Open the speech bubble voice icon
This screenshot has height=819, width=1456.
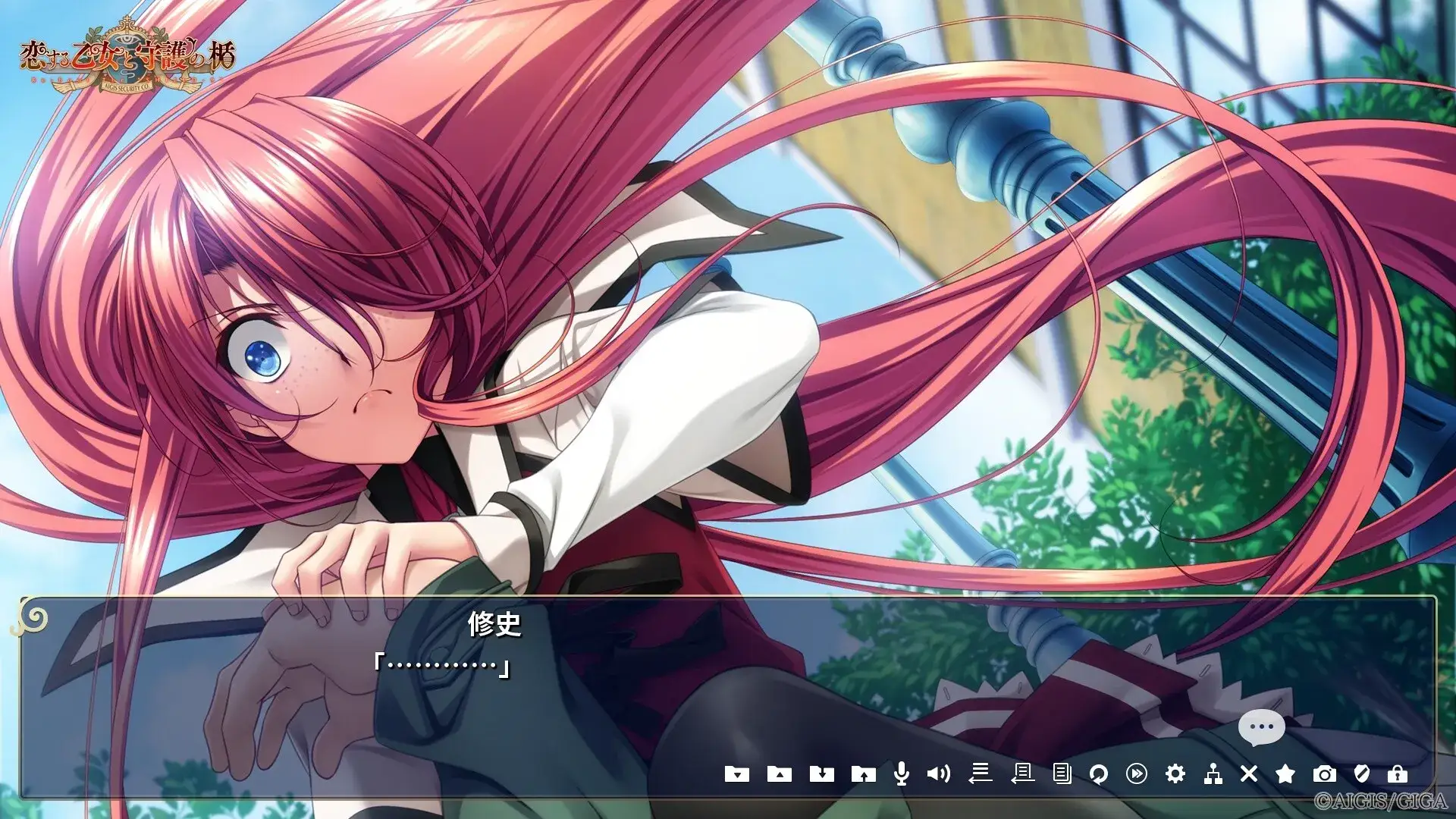pos(1261,726)
